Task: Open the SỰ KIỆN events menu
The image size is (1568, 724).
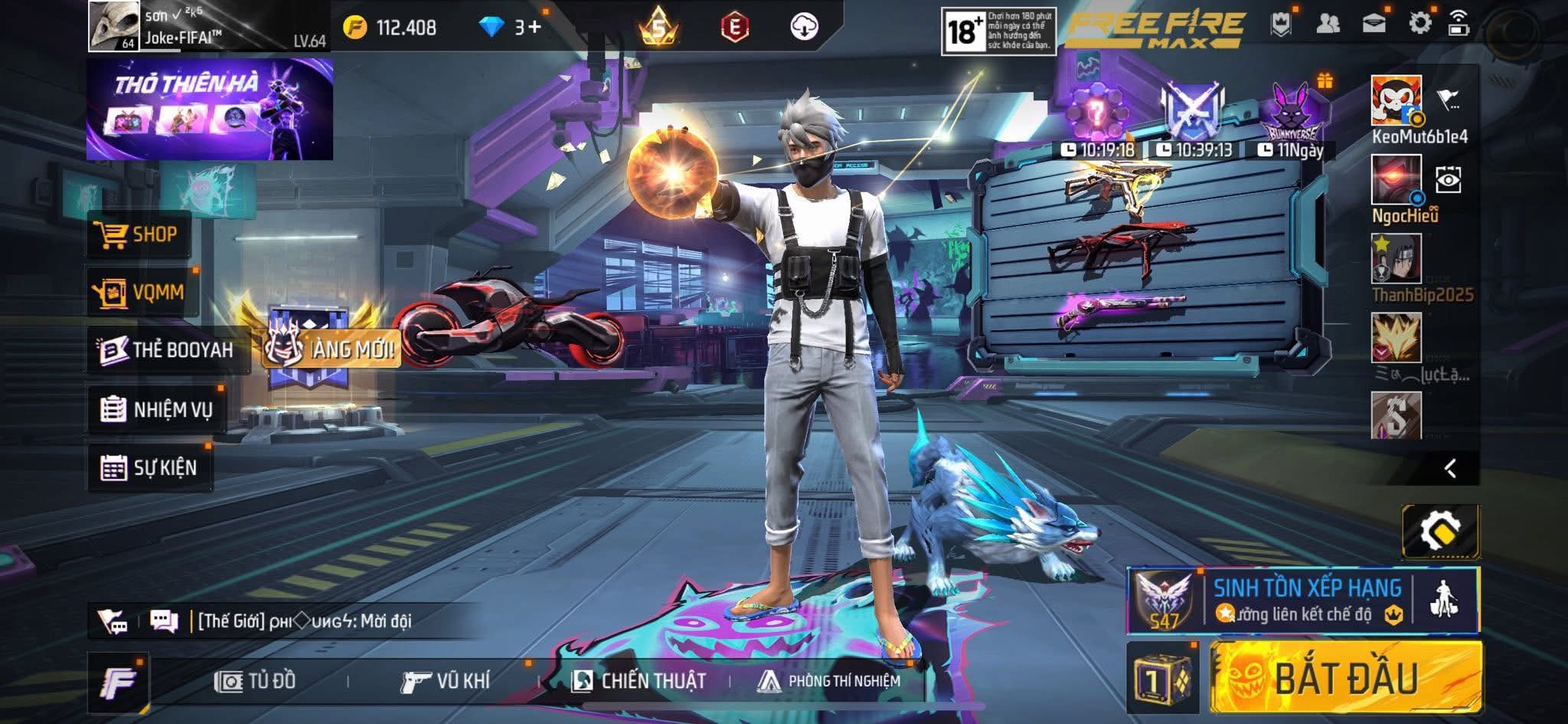Action: pyautogui.click(x=149, y=467)
